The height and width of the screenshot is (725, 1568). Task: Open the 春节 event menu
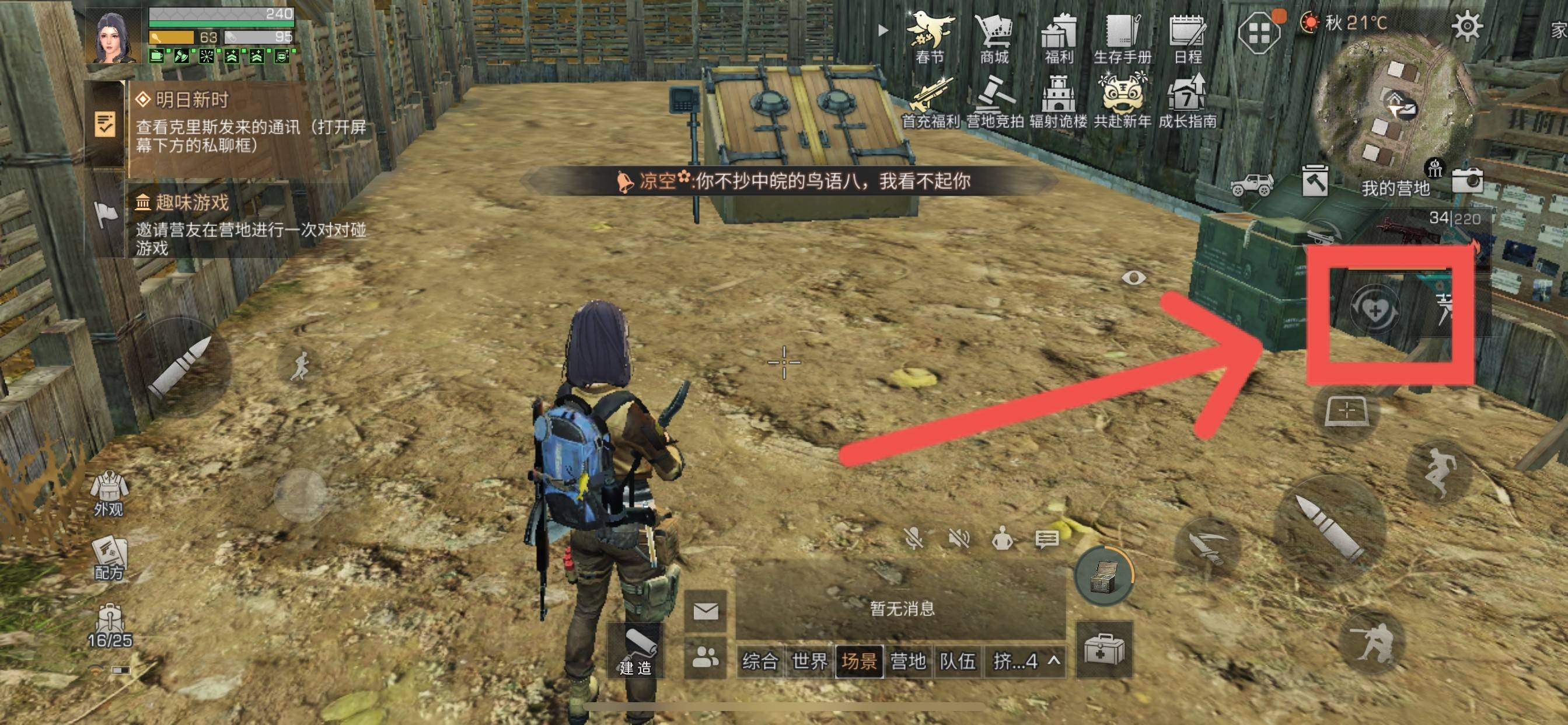pyautogui.click(x=930, y=38)
